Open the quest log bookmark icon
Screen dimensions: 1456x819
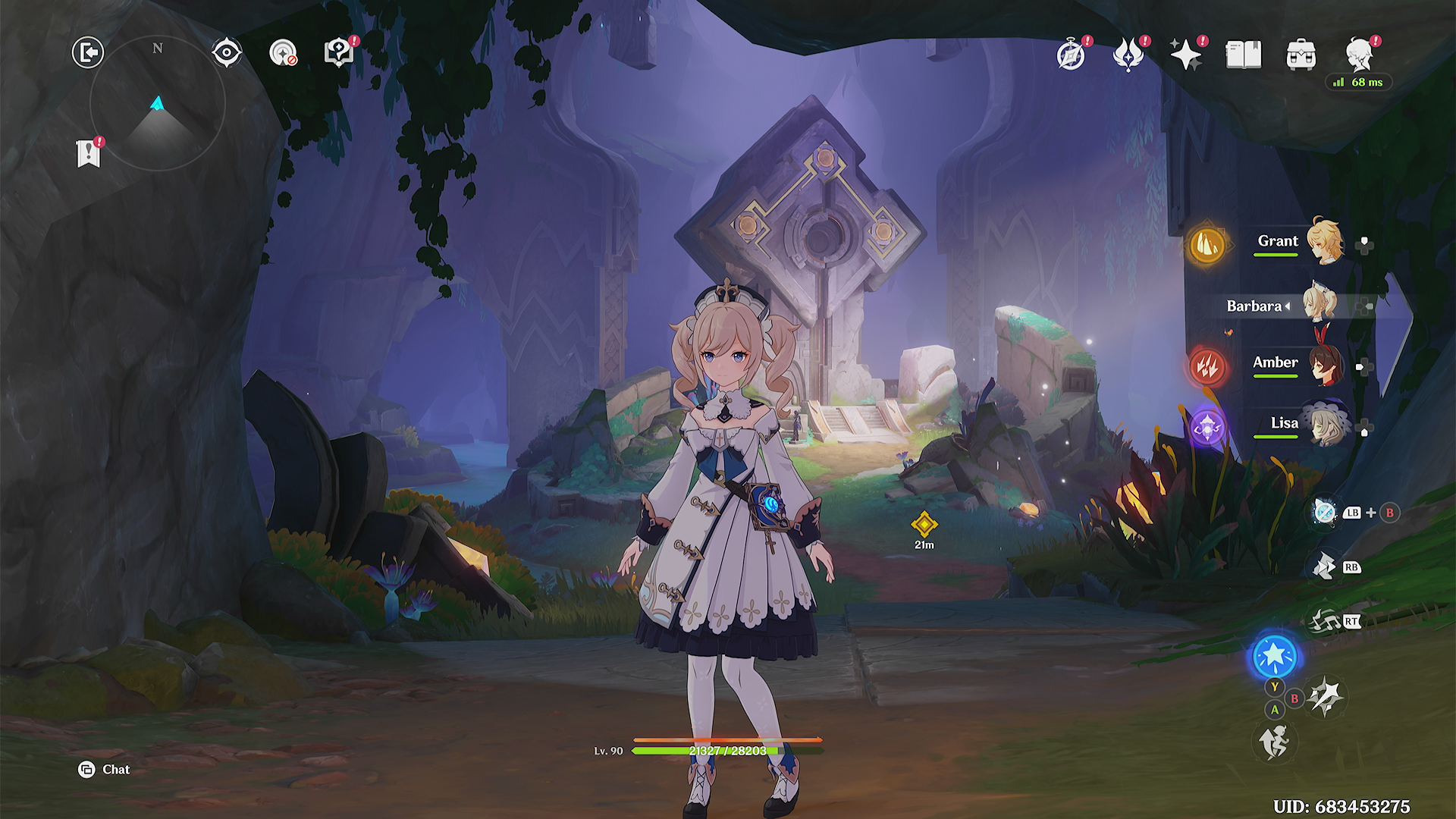(x=89, y=153)
